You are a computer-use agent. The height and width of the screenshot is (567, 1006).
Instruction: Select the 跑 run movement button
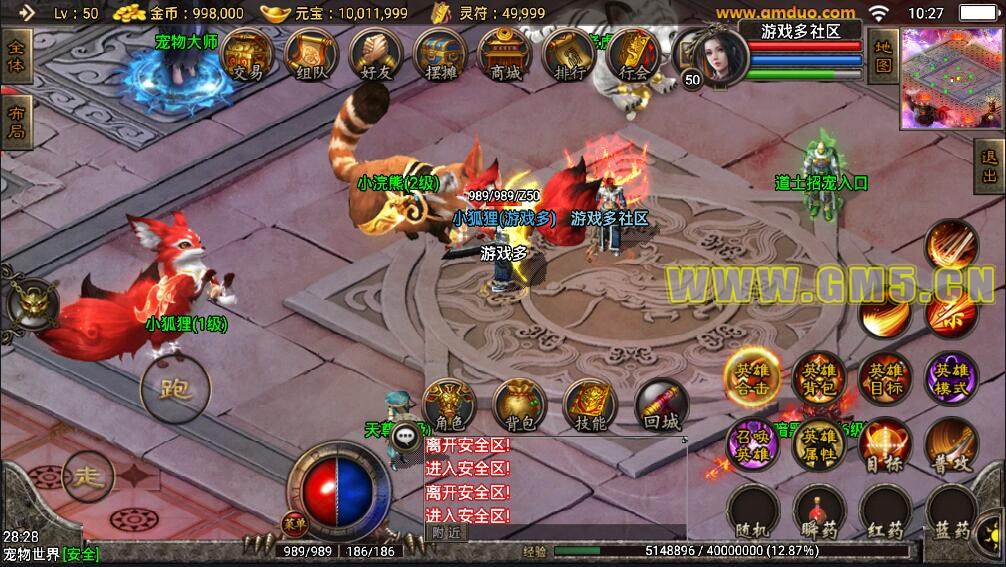174,388
